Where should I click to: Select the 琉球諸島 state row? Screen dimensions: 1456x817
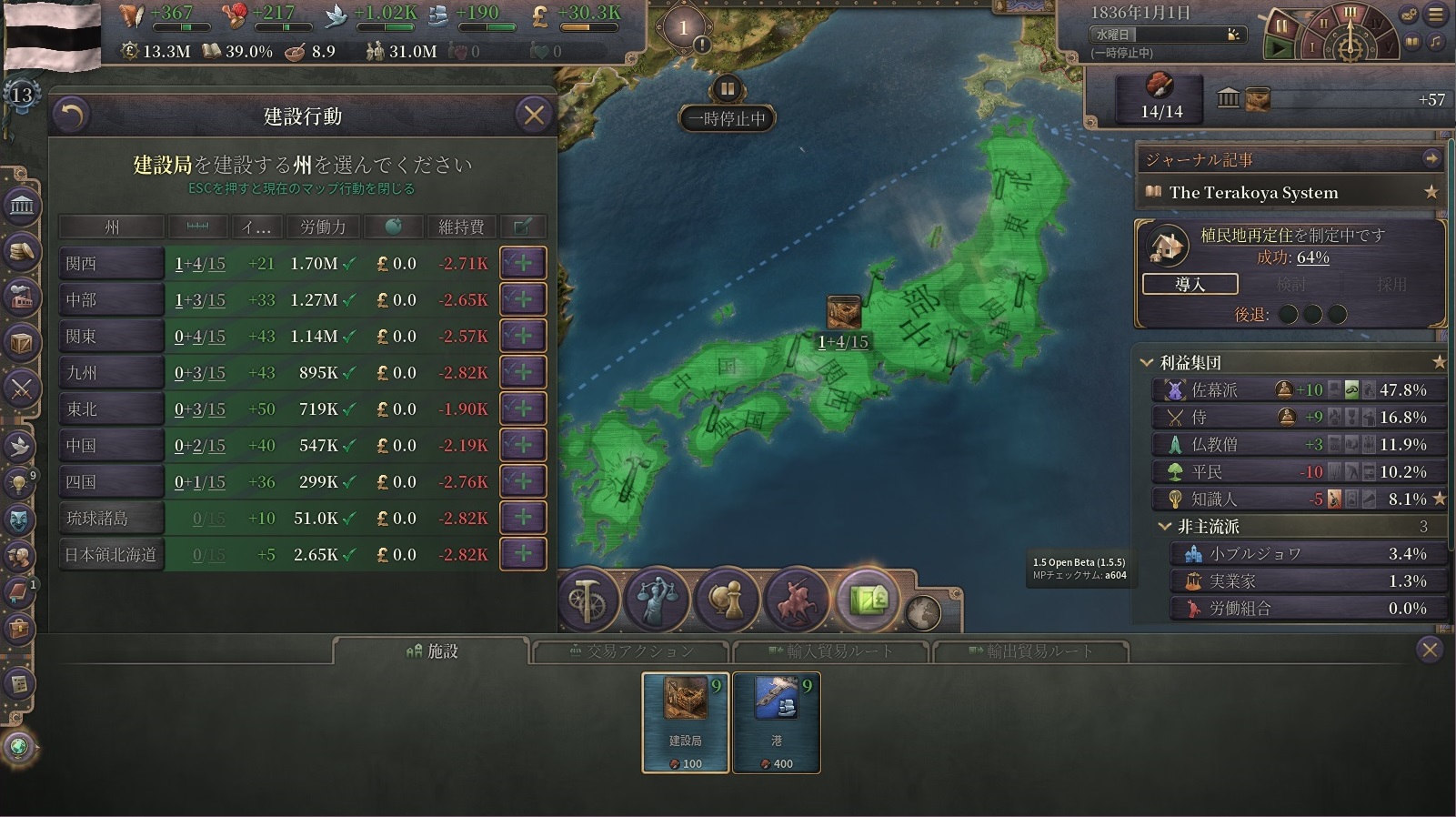pyautogui.click(x=111, y=518)
